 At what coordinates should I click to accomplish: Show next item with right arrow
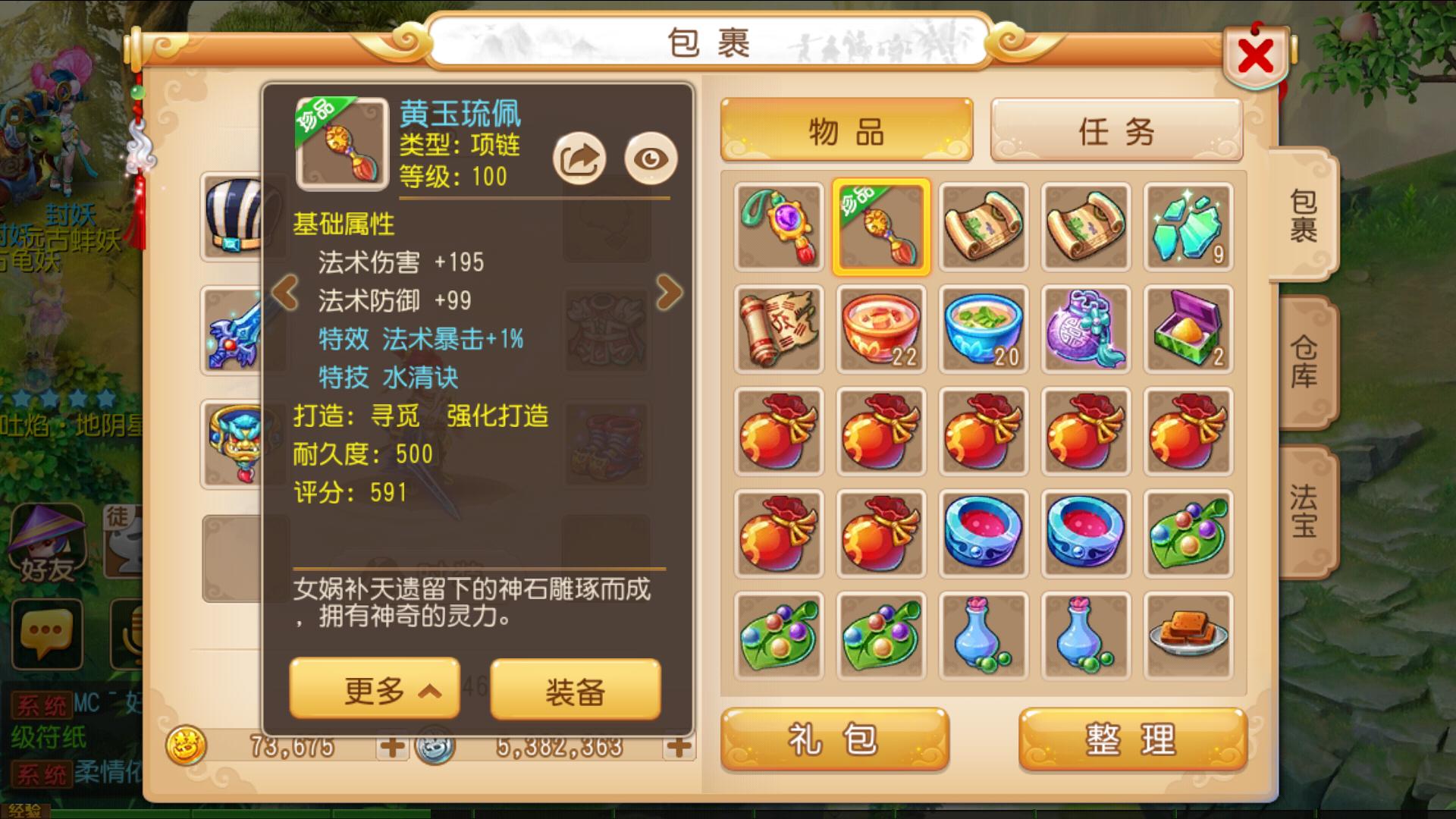pos(669,292)
